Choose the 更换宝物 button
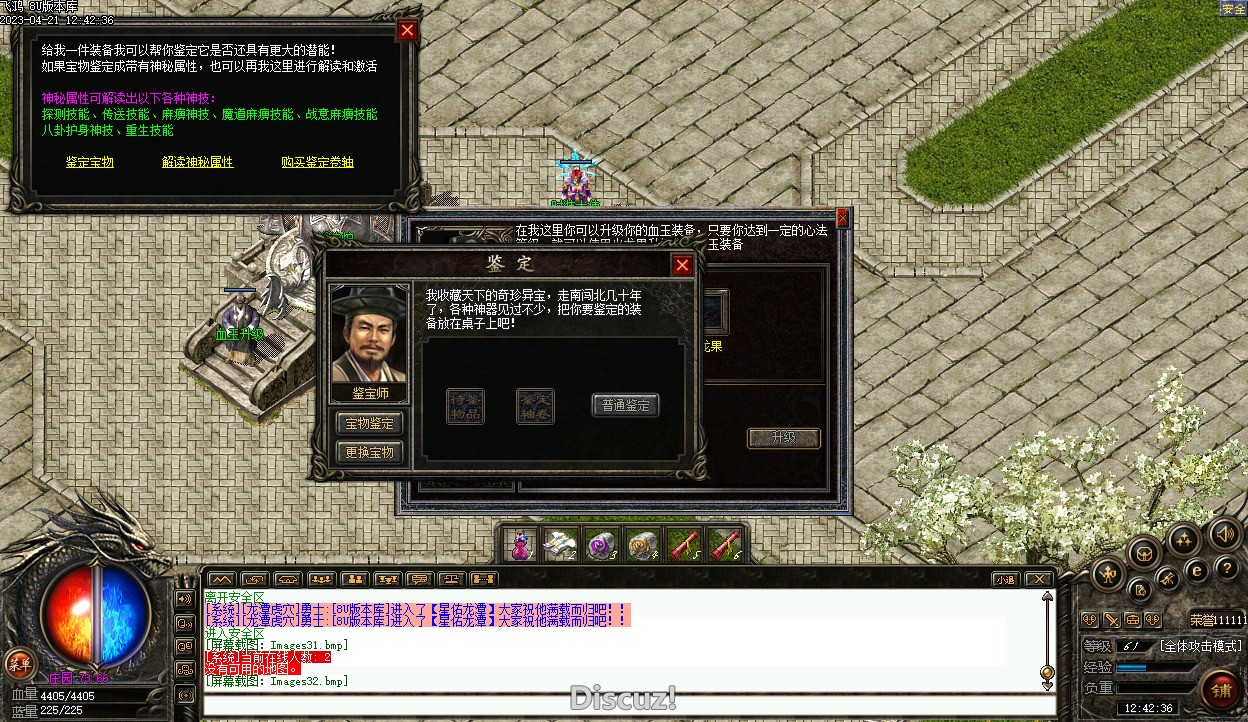 point(369,452)
